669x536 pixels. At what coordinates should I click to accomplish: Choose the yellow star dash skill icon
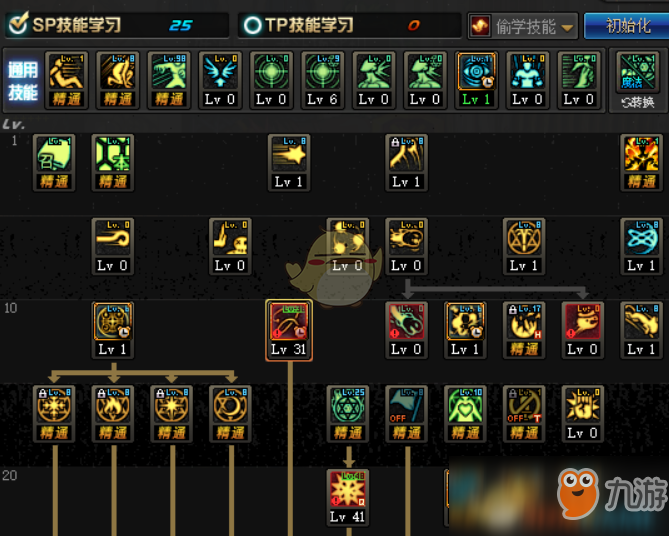pyautogui.click(x=289, y=160)
